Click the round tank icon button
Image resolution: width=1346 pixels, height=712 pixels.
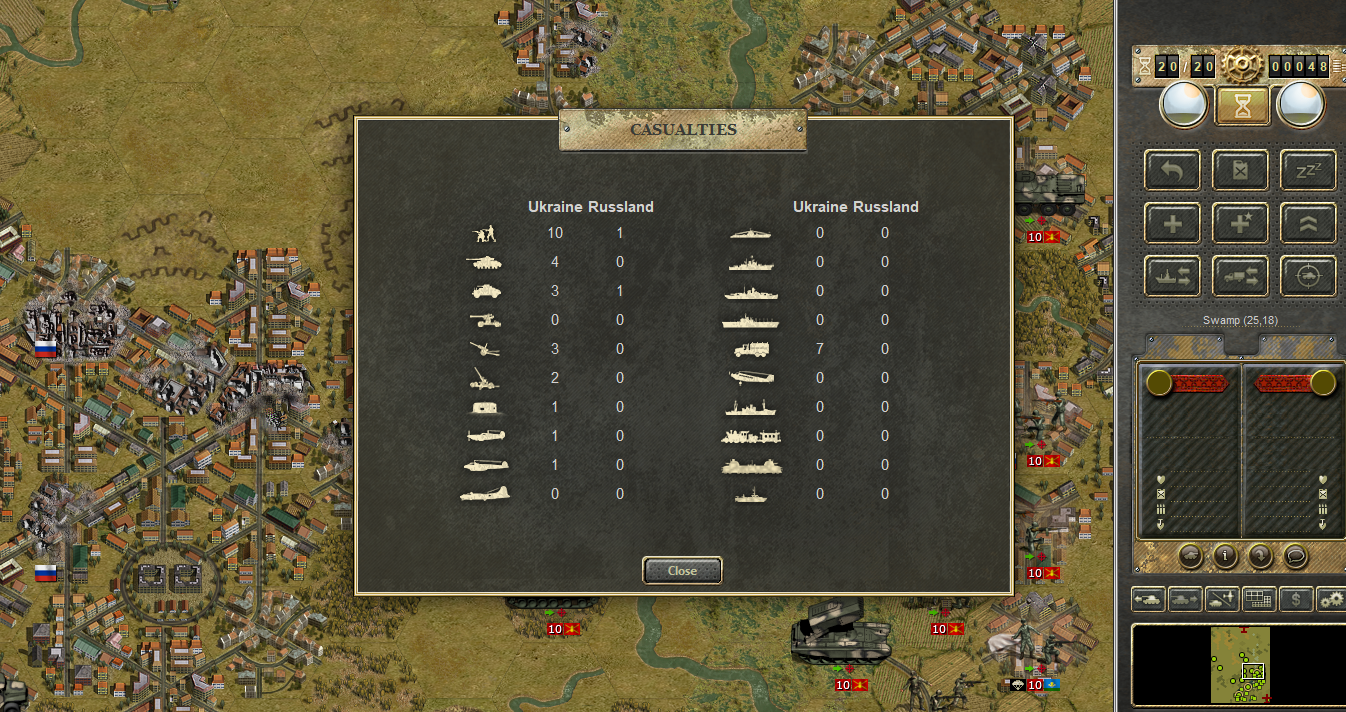[1190, 555]
